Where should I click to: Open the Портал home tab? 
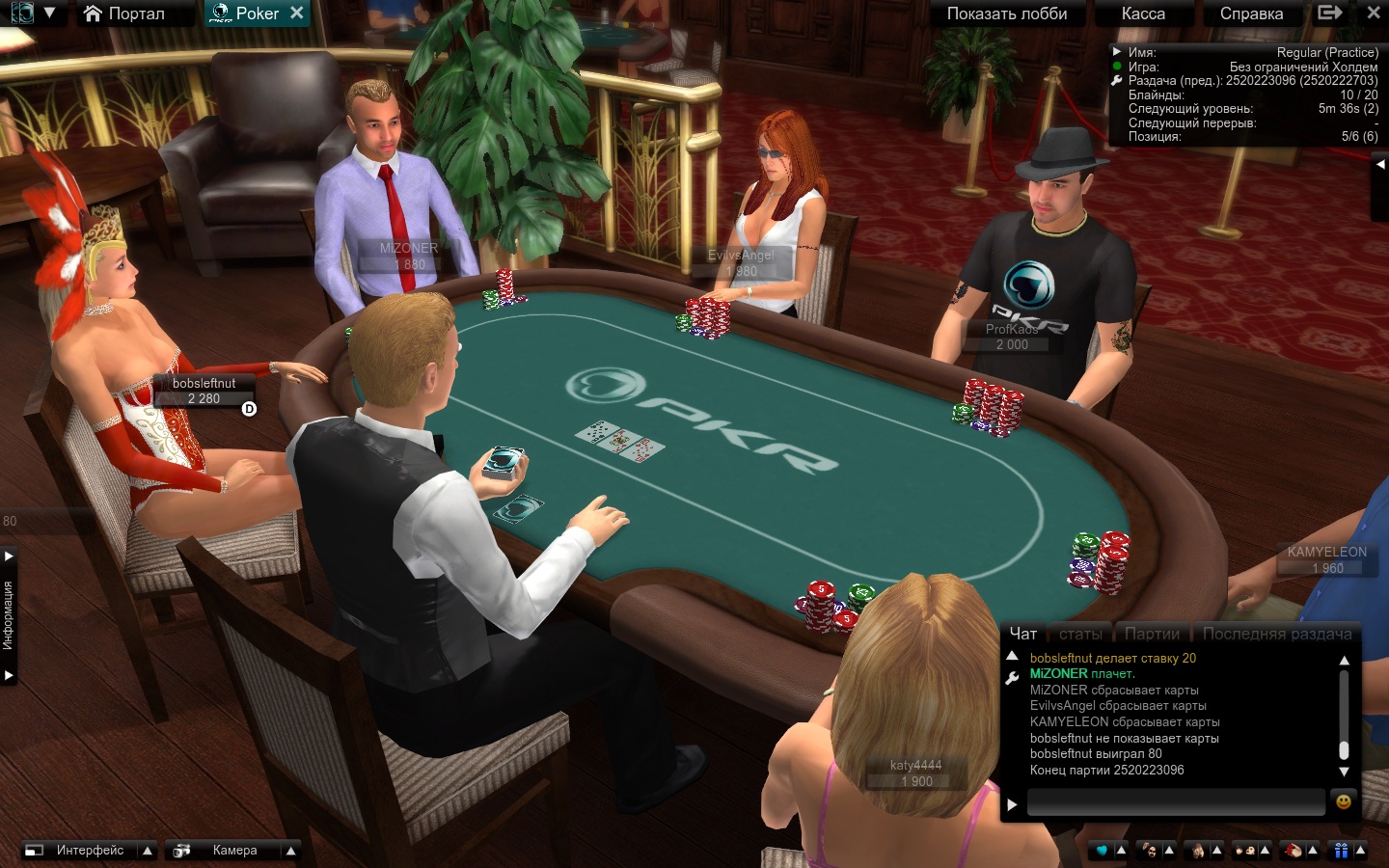(x=124, y=14)
